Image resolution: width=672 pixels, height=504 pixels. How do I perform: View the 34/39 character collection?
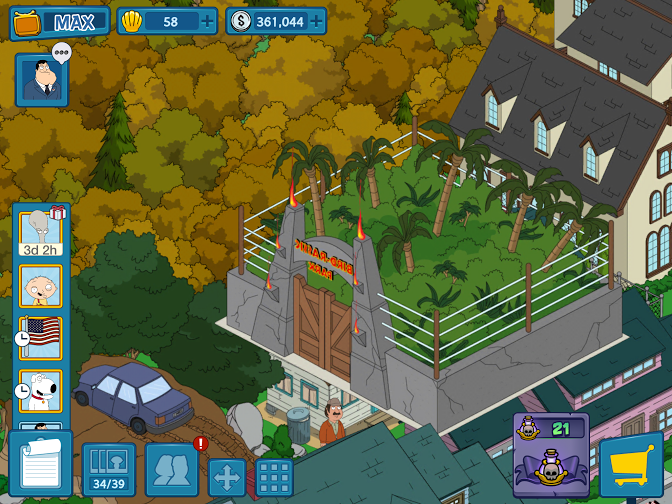(108, 468)
